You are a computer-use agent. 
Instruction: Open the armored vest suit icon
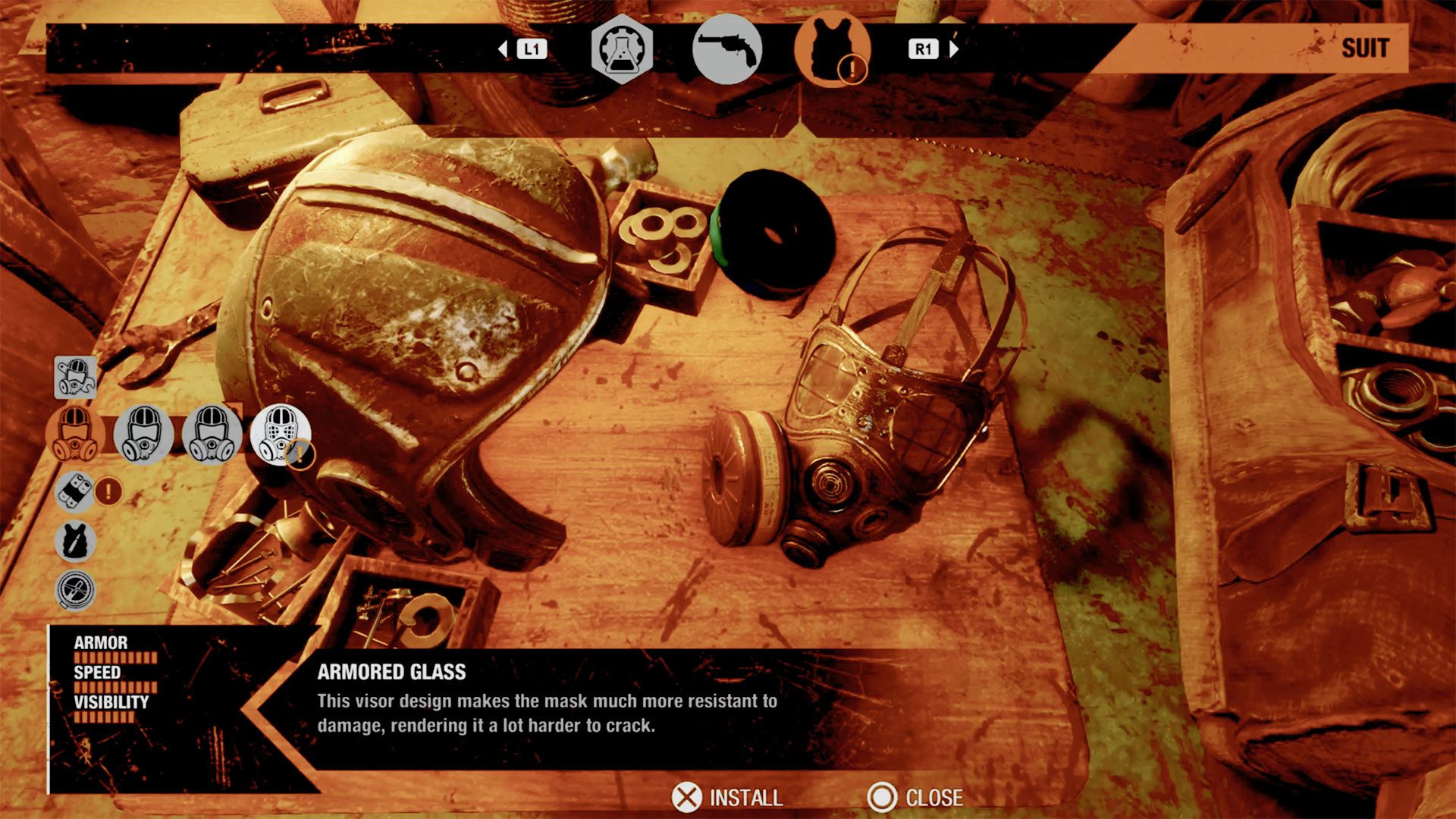point(831,49)
